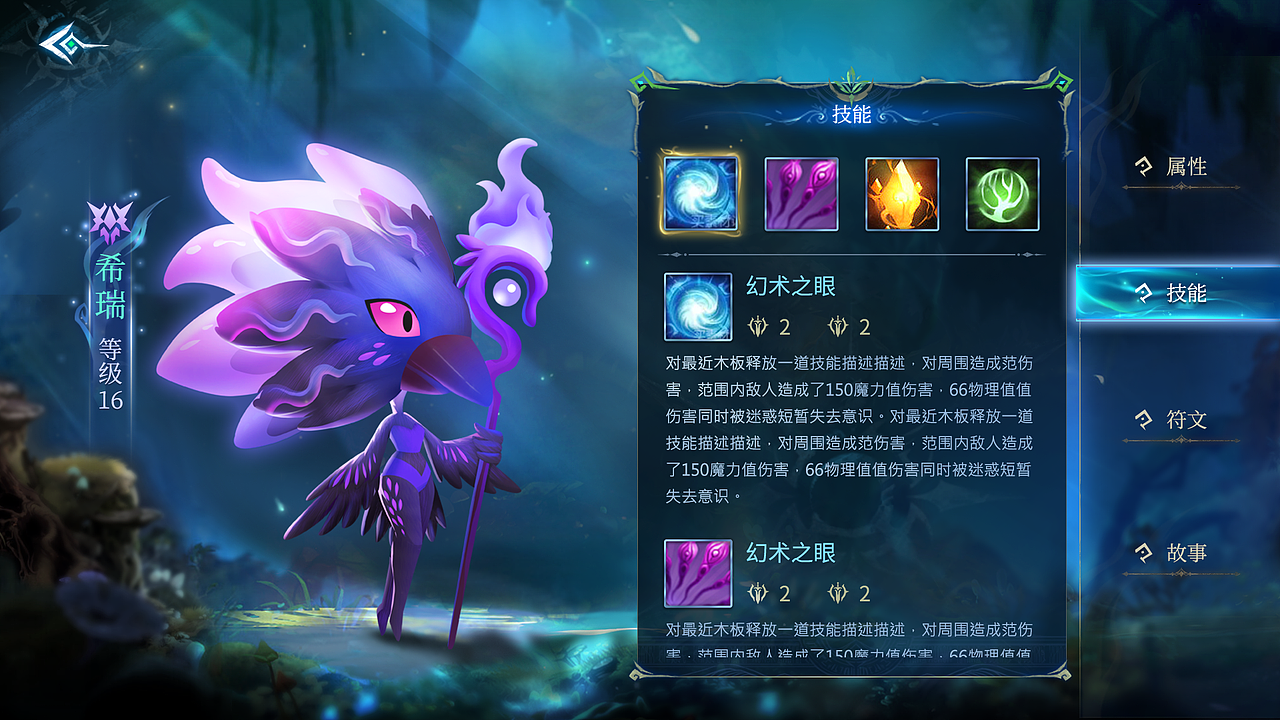1280x720 pixels.
Task: Select the green tree rune skill icon
Action: [1002, 194]
